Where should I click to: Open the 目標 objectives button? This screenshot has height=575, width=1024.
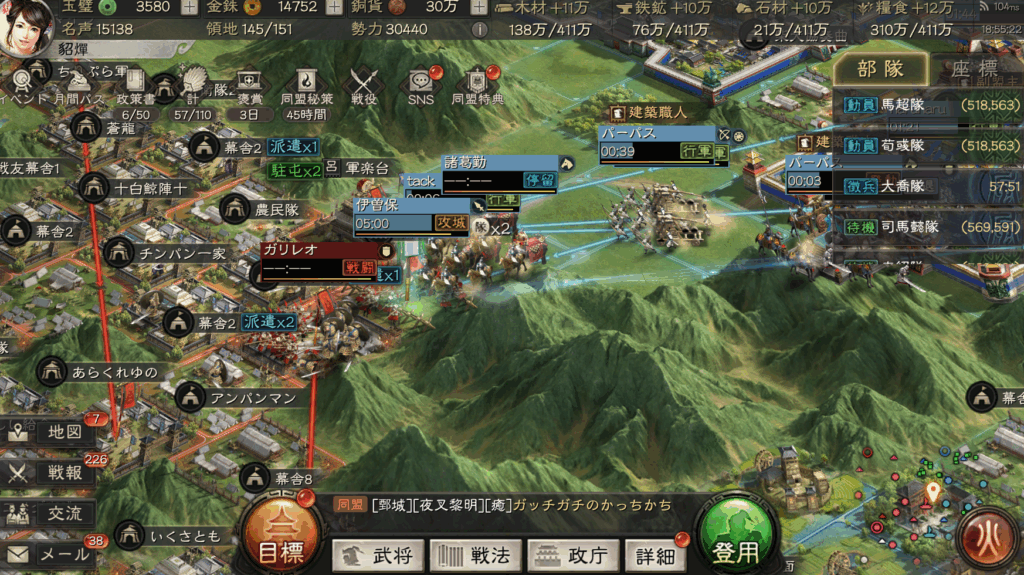point(281,540)
